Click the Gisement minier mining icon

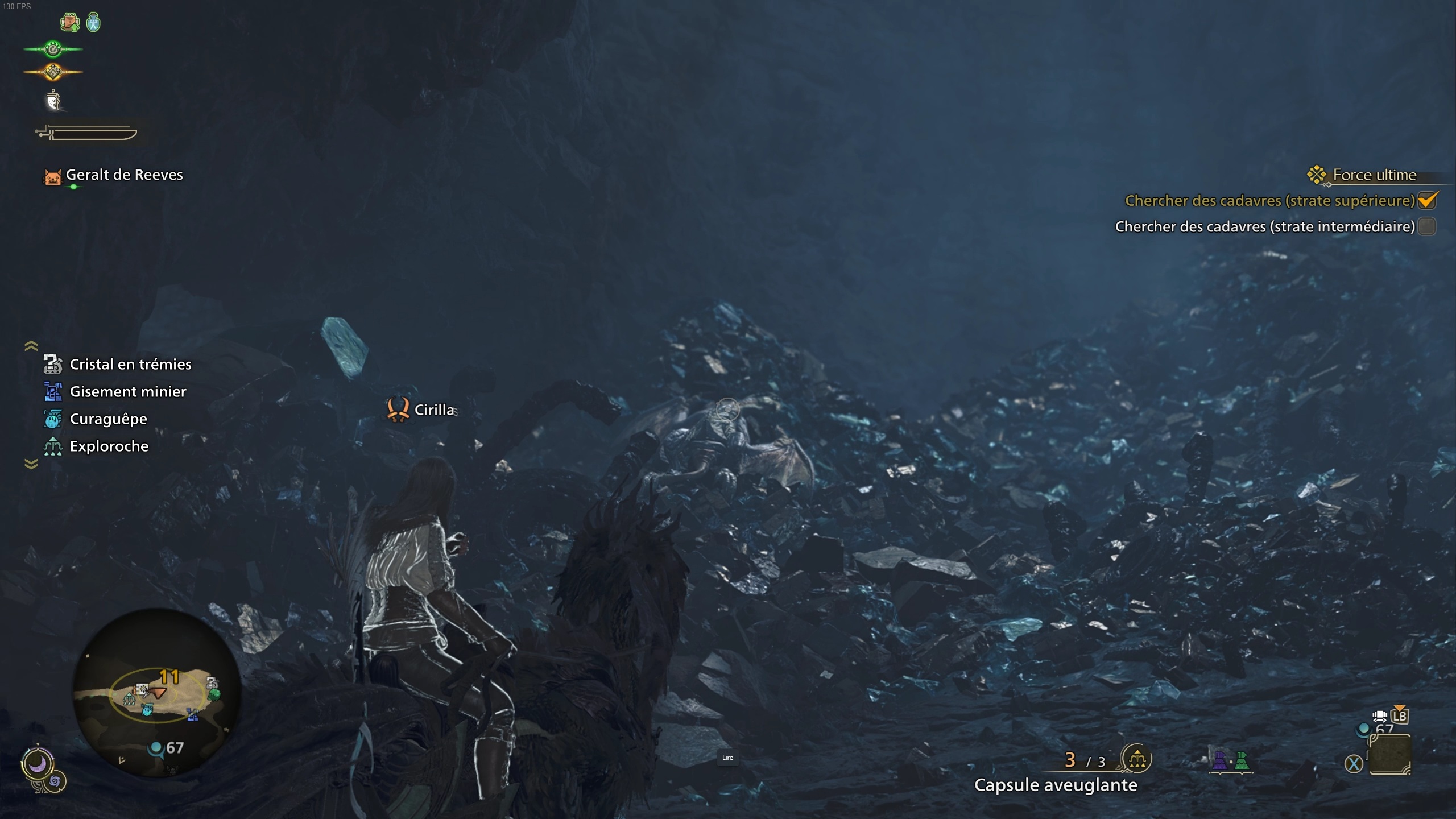click(x=52, y=391)
